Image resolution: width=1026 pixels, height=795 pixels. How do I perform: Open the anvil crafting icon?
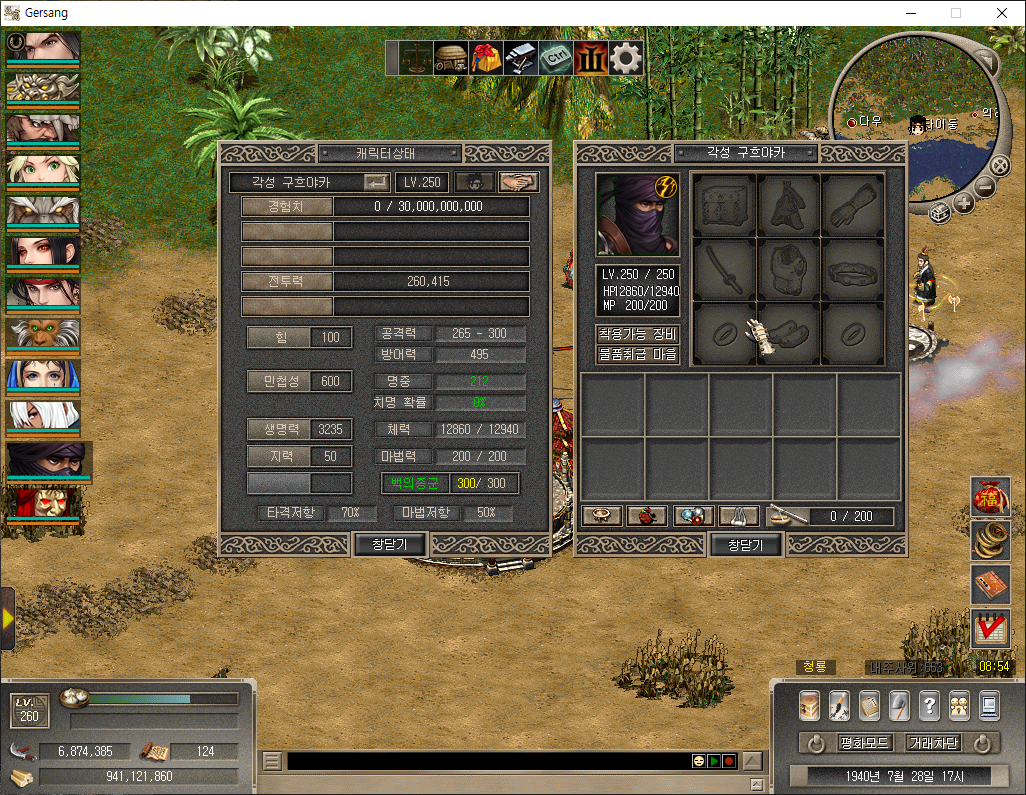[x=521, y=58]
